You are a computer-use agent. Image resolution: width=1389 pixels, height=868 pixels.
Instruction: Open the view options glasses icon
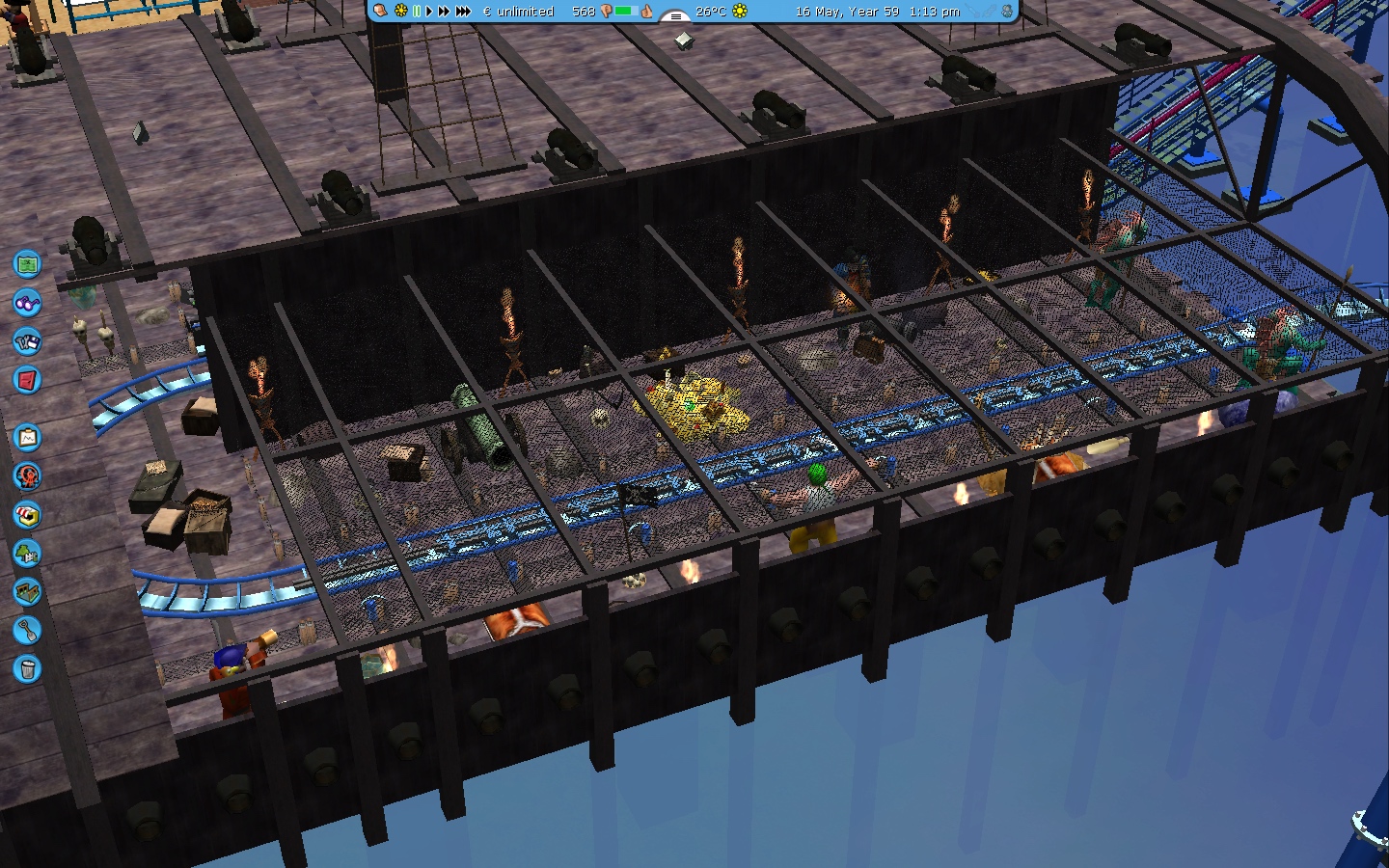[x=27, y=302]
